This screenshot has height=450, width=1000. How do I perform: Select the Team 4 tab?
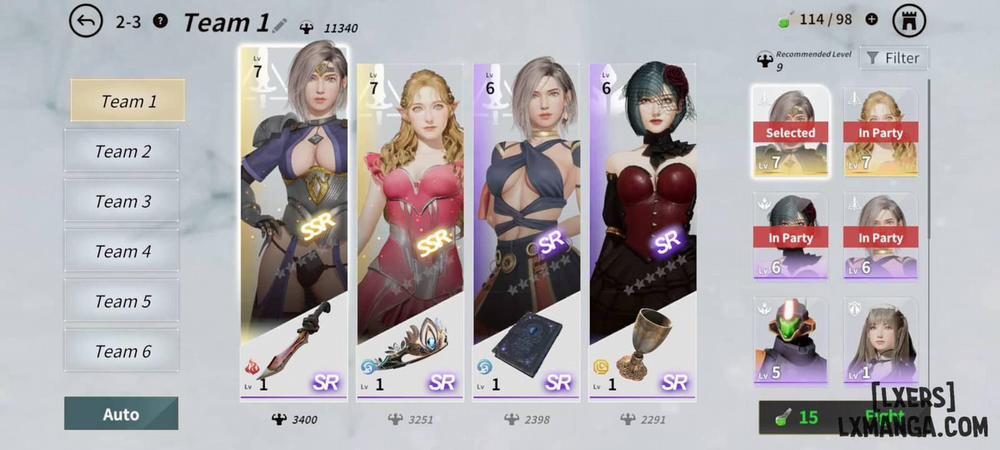(122, 251)
